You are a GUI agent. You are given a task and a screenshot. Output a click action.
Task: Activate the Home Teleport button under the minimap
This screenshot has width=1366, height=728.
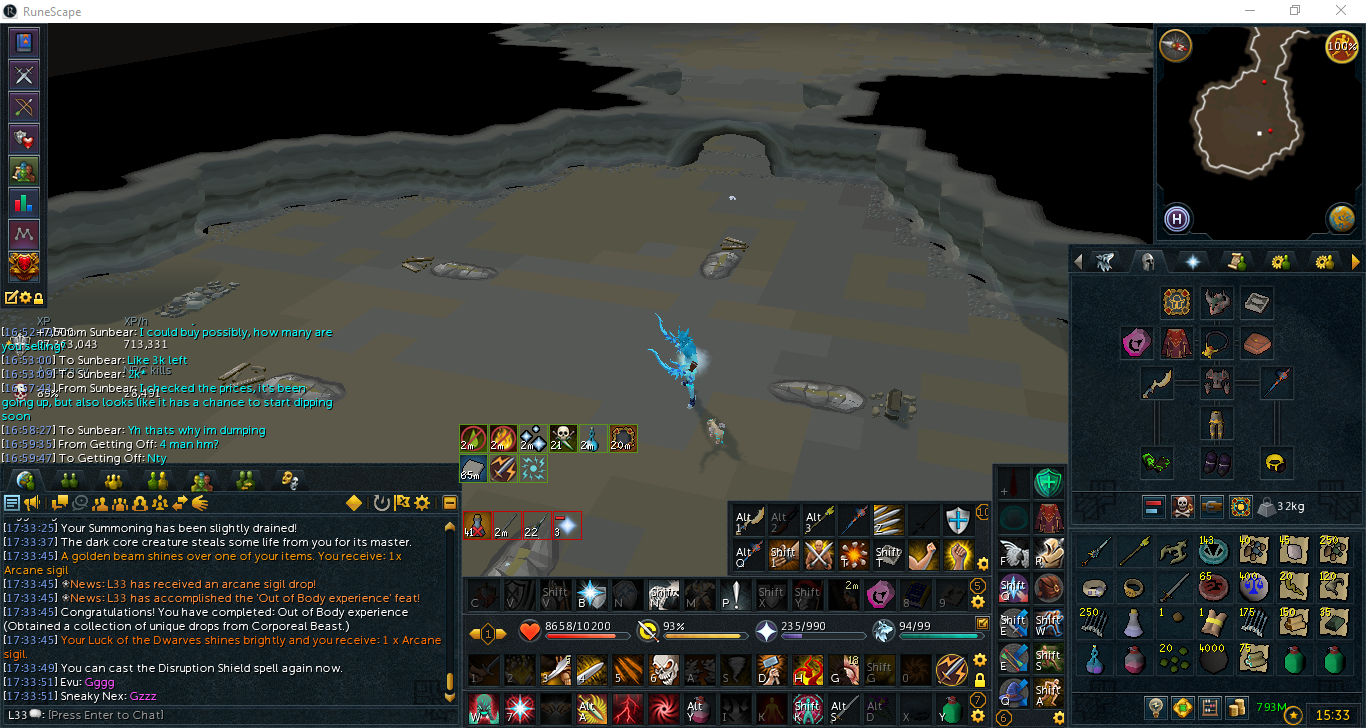(x=1176, y=219)
